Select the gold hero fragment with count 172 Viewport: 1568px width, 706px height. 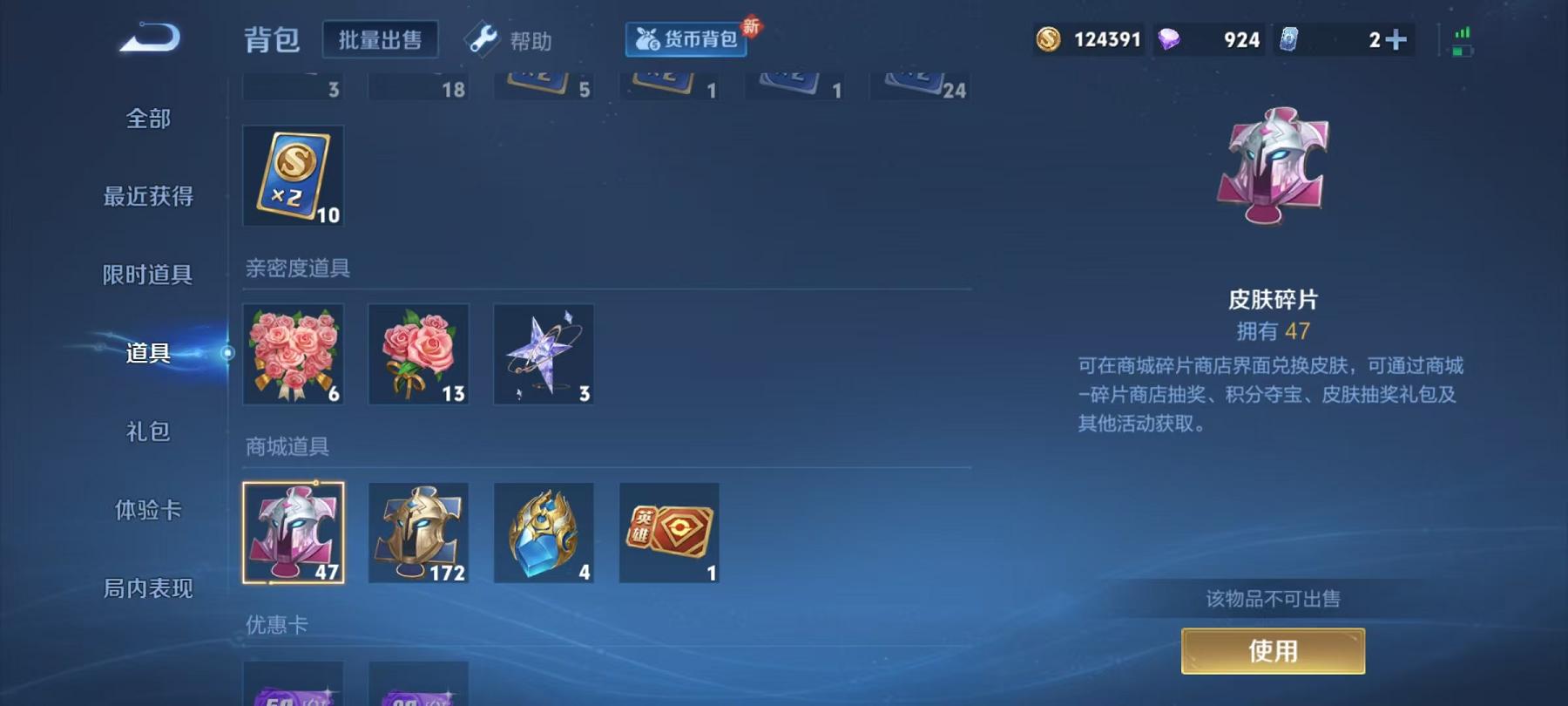click(418, 532)
